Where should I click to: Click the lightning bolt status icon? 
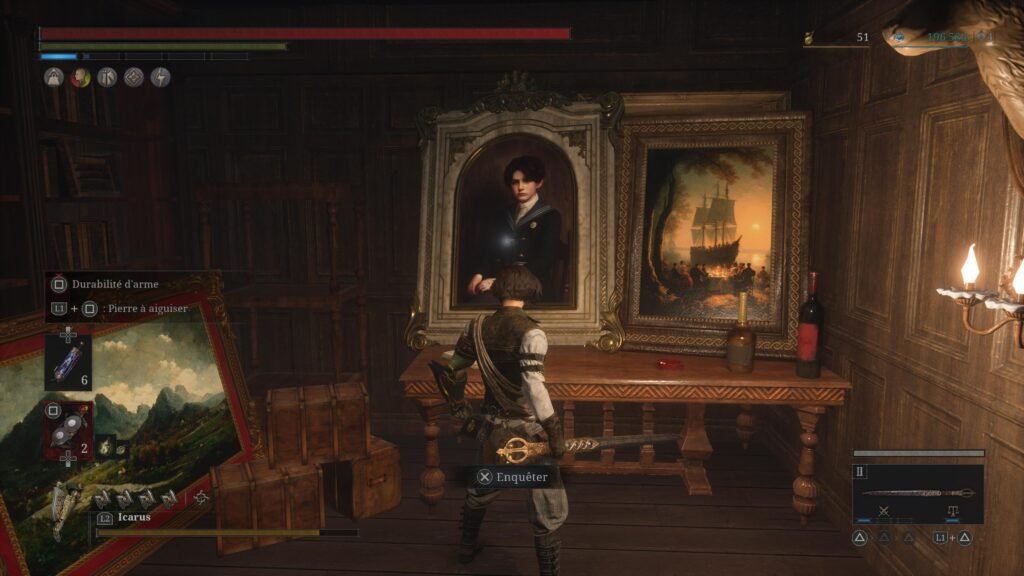pos(160,77)
